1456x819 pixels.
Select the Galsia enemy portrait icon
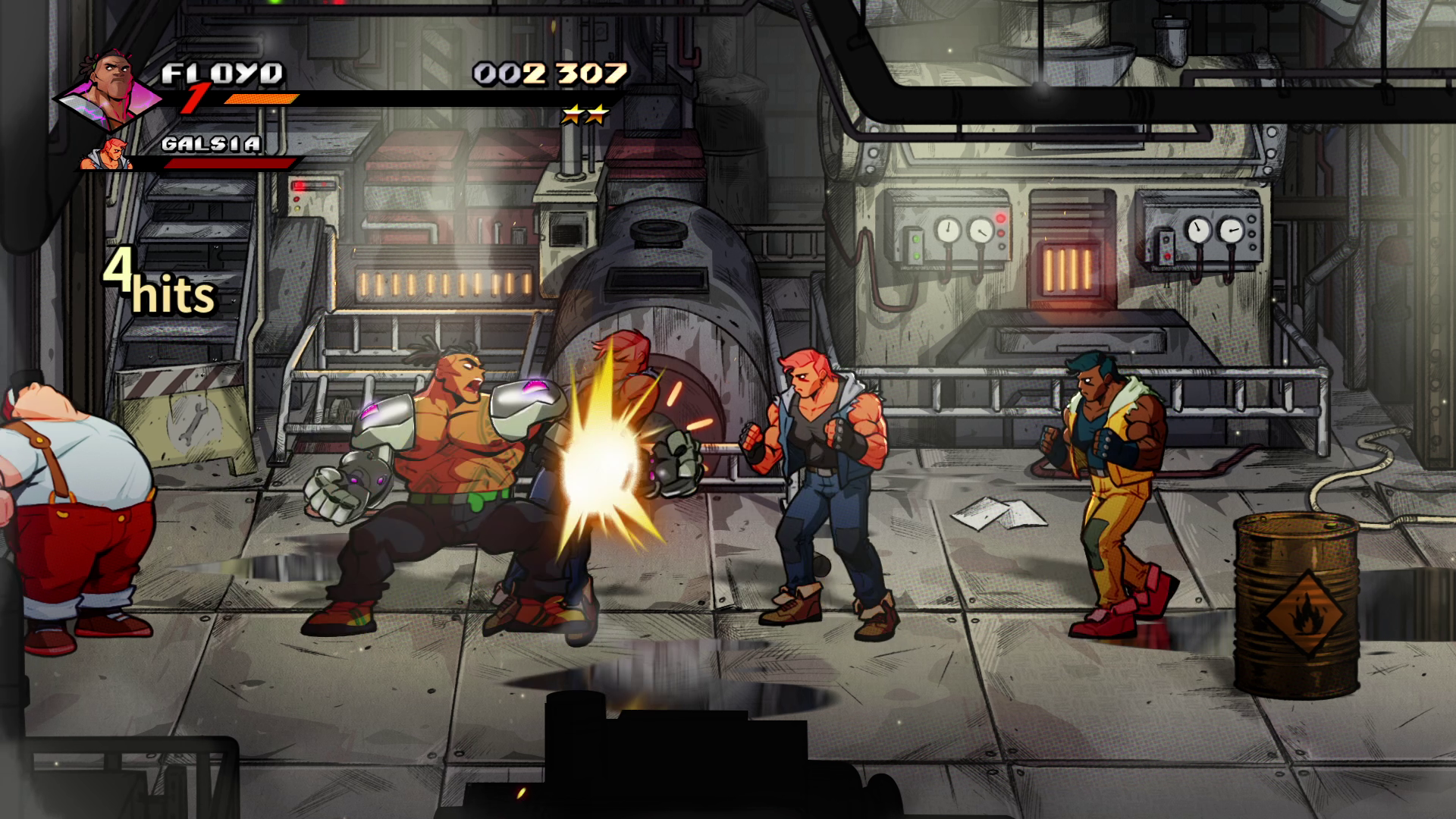pyautogui.click(x=107, y=154)
